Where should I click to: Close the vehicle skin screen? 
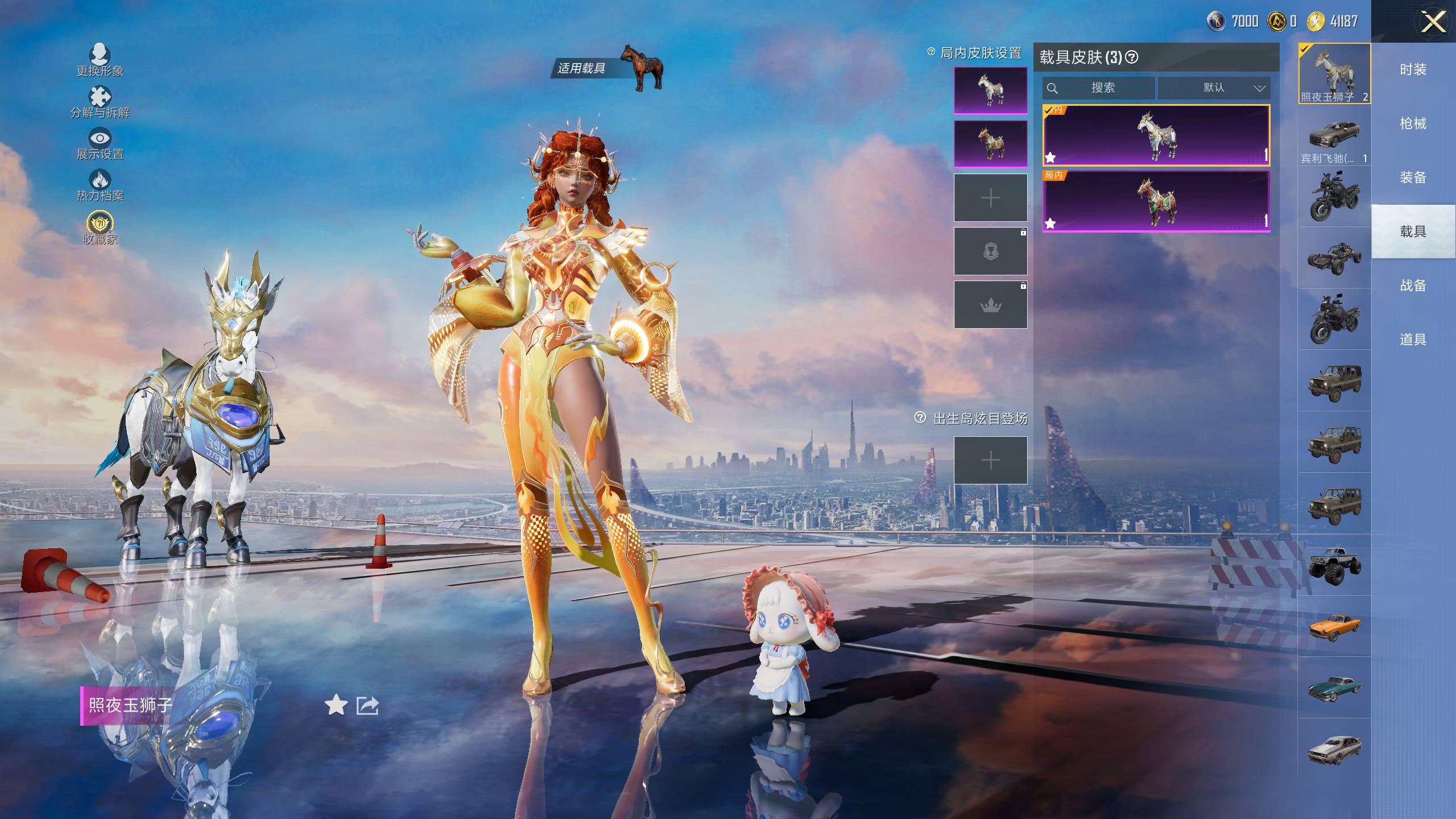(1433, 23)
